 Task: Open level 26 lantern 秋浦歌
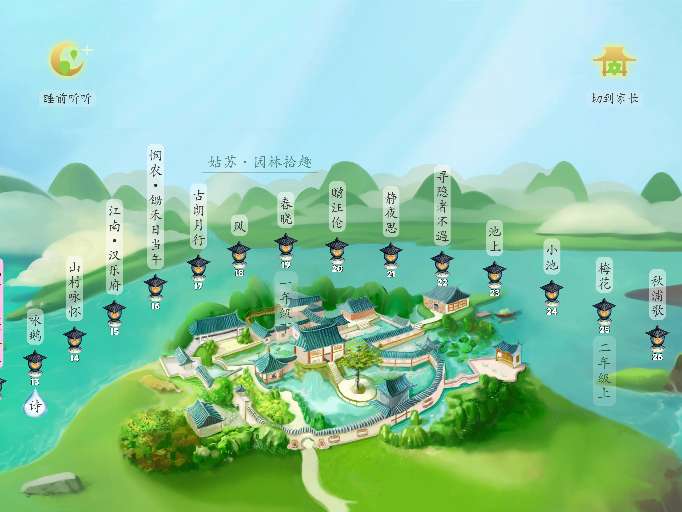[657, 339]
